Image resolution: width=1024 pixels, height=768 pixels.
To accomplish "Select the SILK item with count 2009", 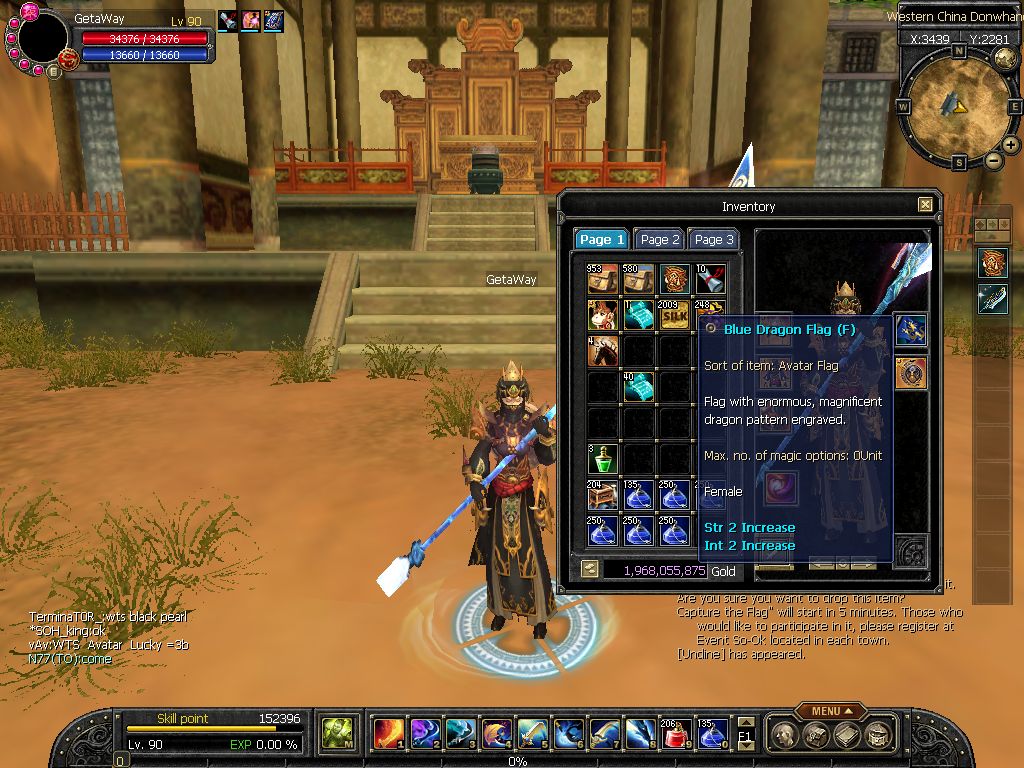I will [x=674, y=315].
